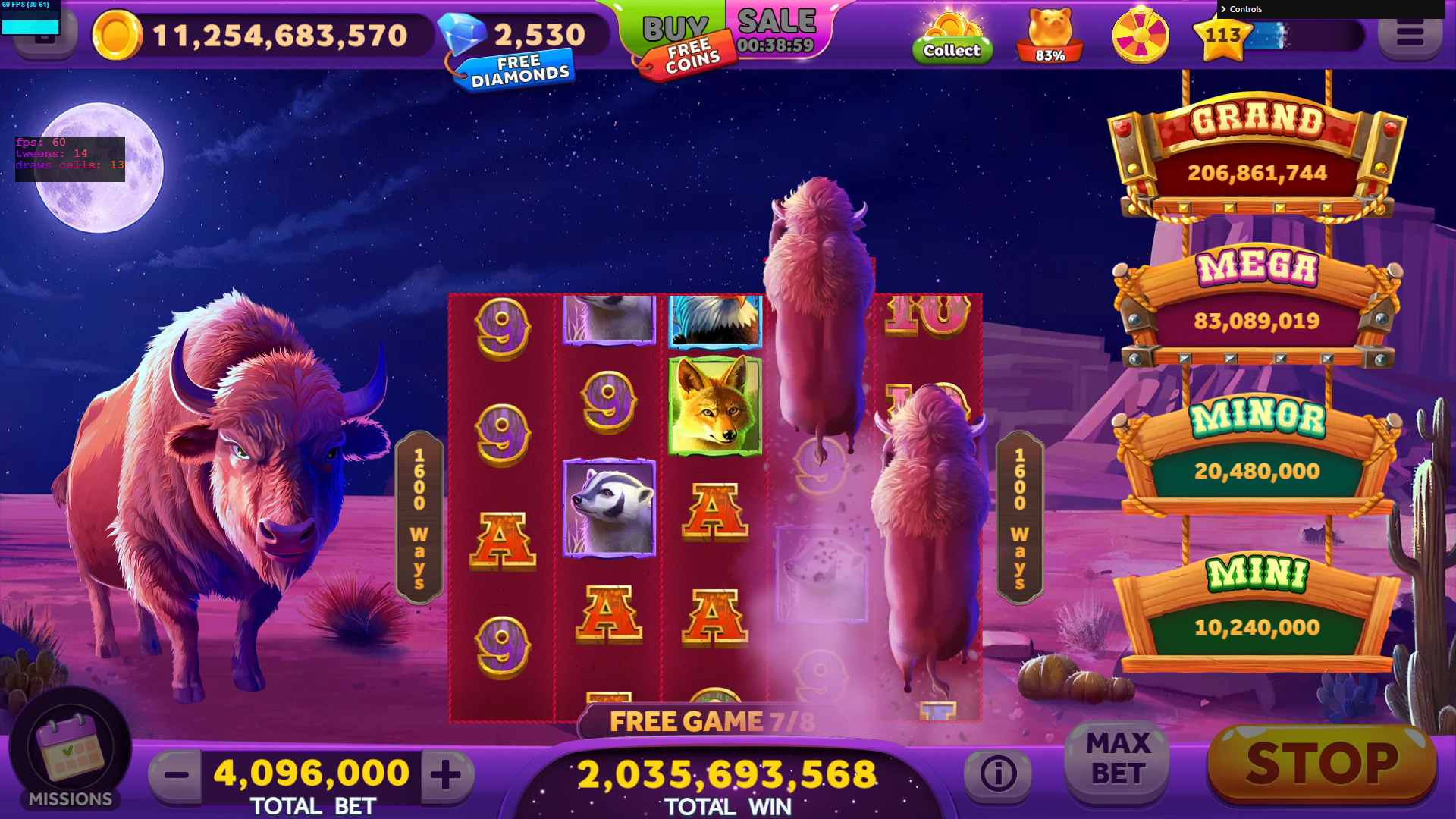Set the wager with Max Bet
The image size is (1456, 819).
(1118, 759)
